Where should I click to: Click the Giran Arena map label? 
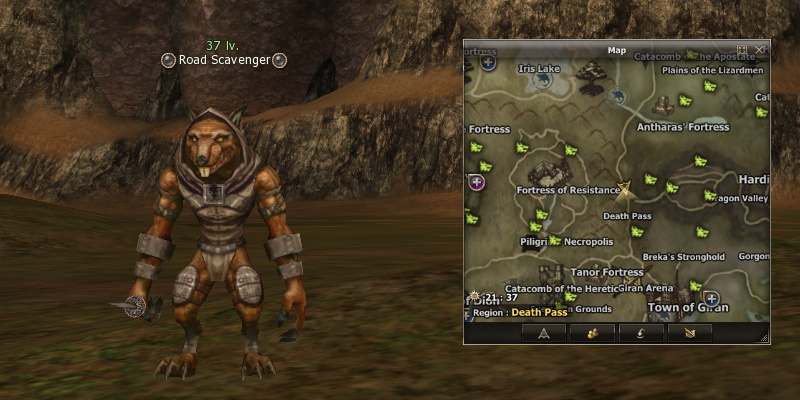pyautogui.click(x=644, y=287)
